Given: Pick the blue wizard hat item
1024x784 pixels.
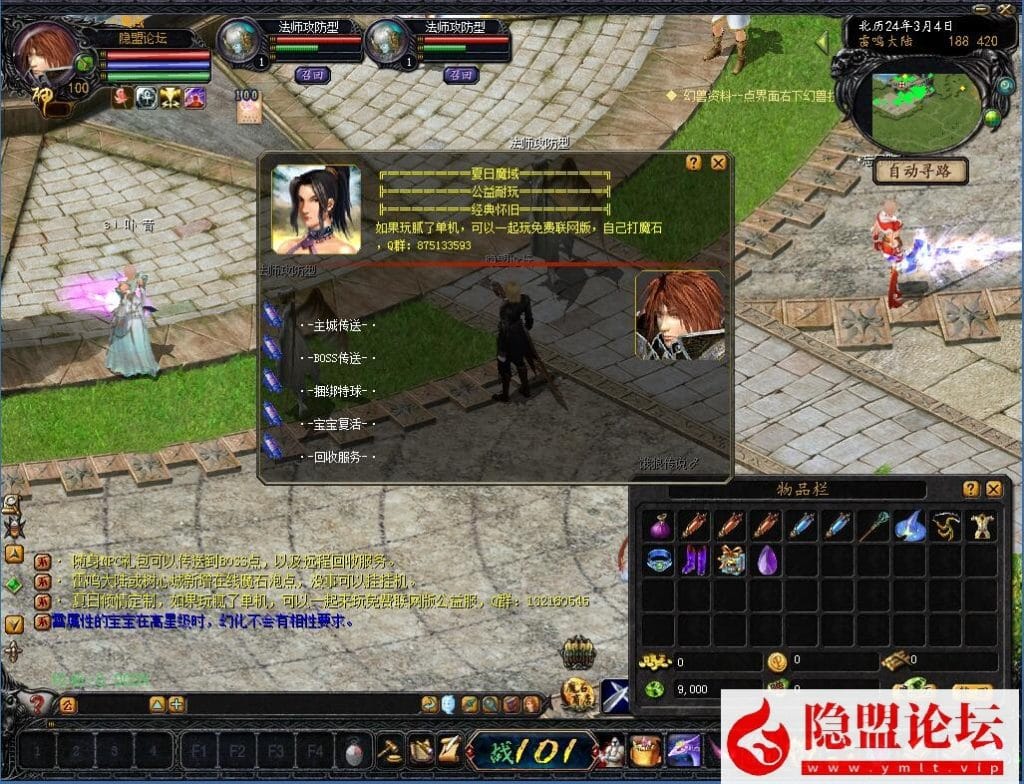Looking at the screenshot, I should [908, 525].
